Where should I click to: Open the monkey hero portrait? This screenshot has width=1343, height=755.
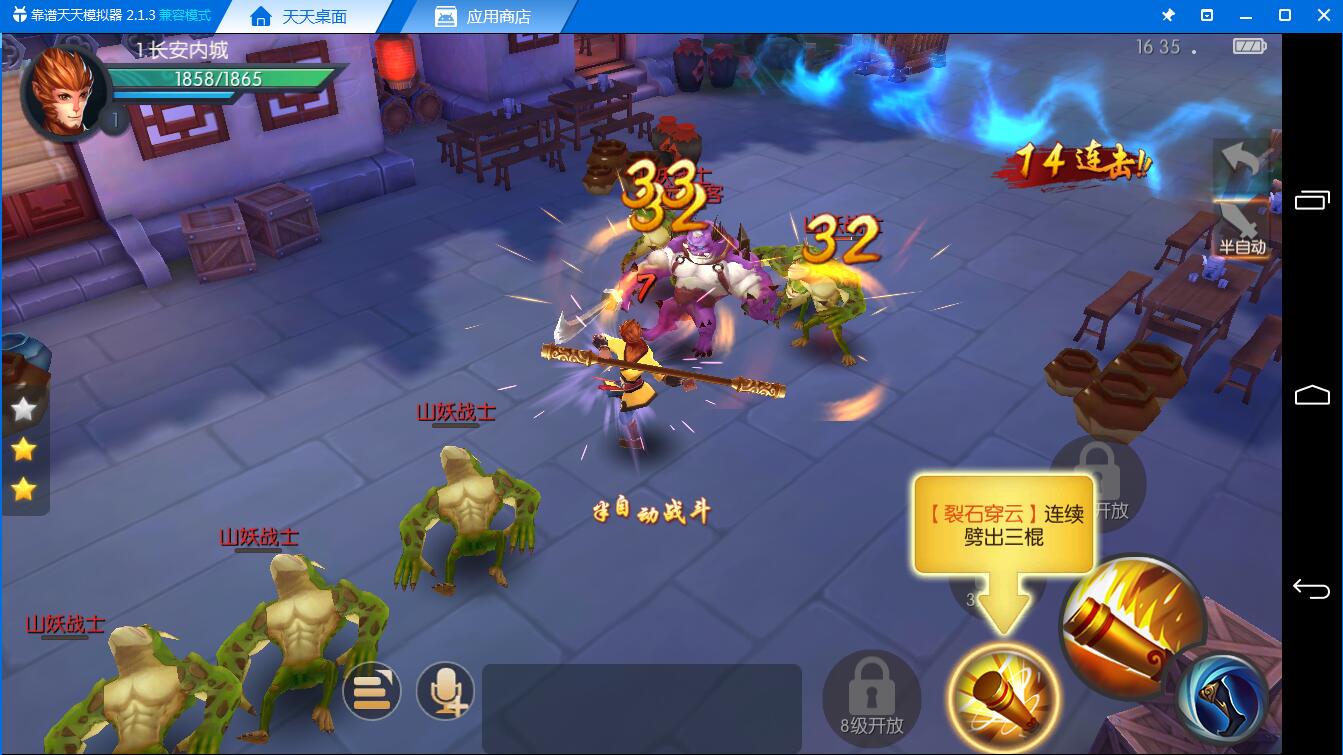pos(64,92)
